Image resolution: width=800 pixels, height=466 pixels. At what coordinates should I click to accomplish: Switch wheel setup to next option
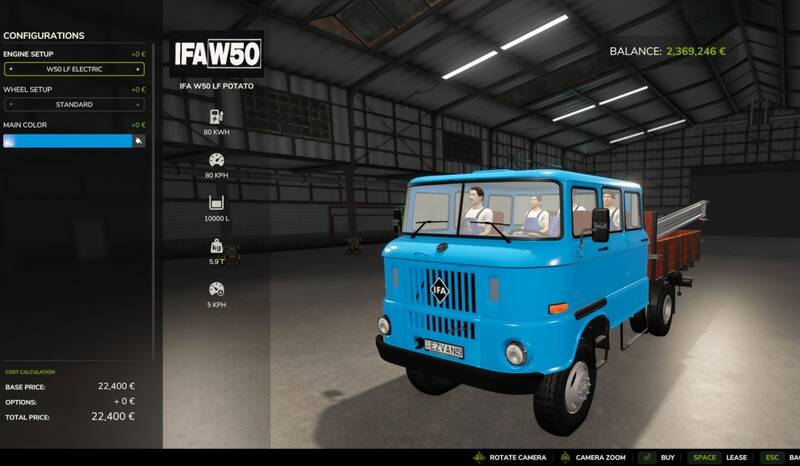point(139,104)
